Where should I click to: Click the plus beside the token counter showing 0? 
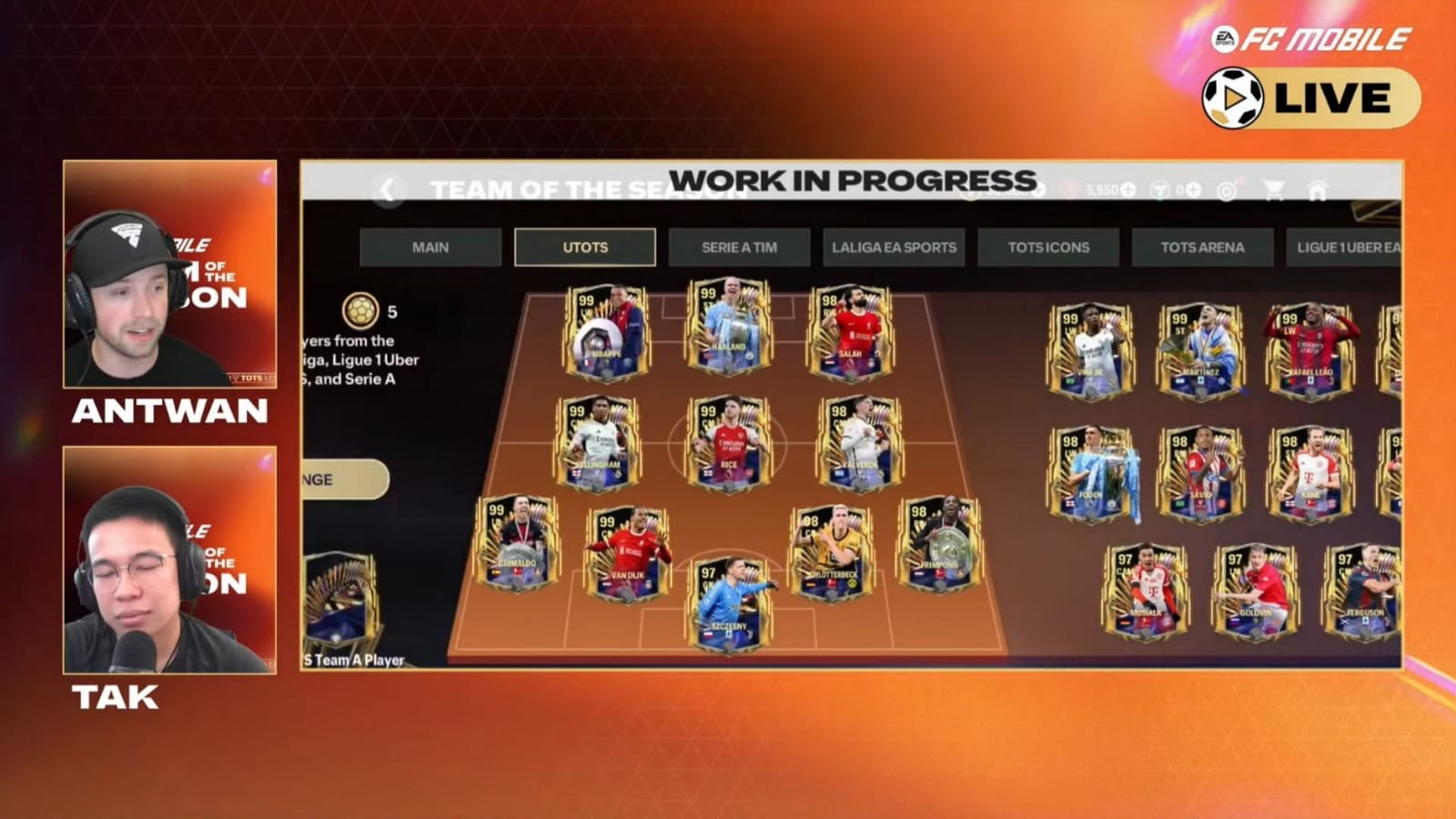1193,190
